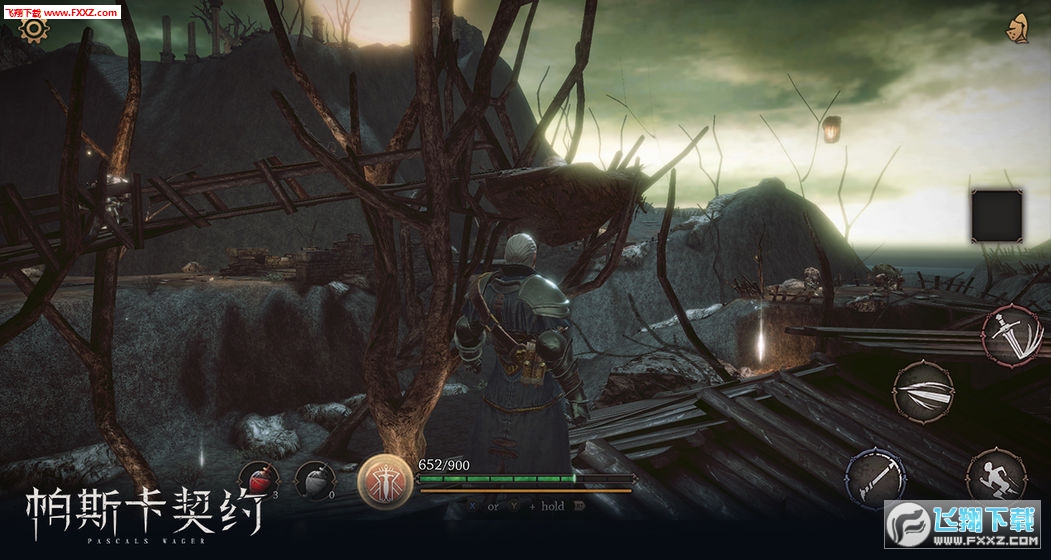
Task: Use the red health potion
Action: pyautogui.click(x=259, y=482)
